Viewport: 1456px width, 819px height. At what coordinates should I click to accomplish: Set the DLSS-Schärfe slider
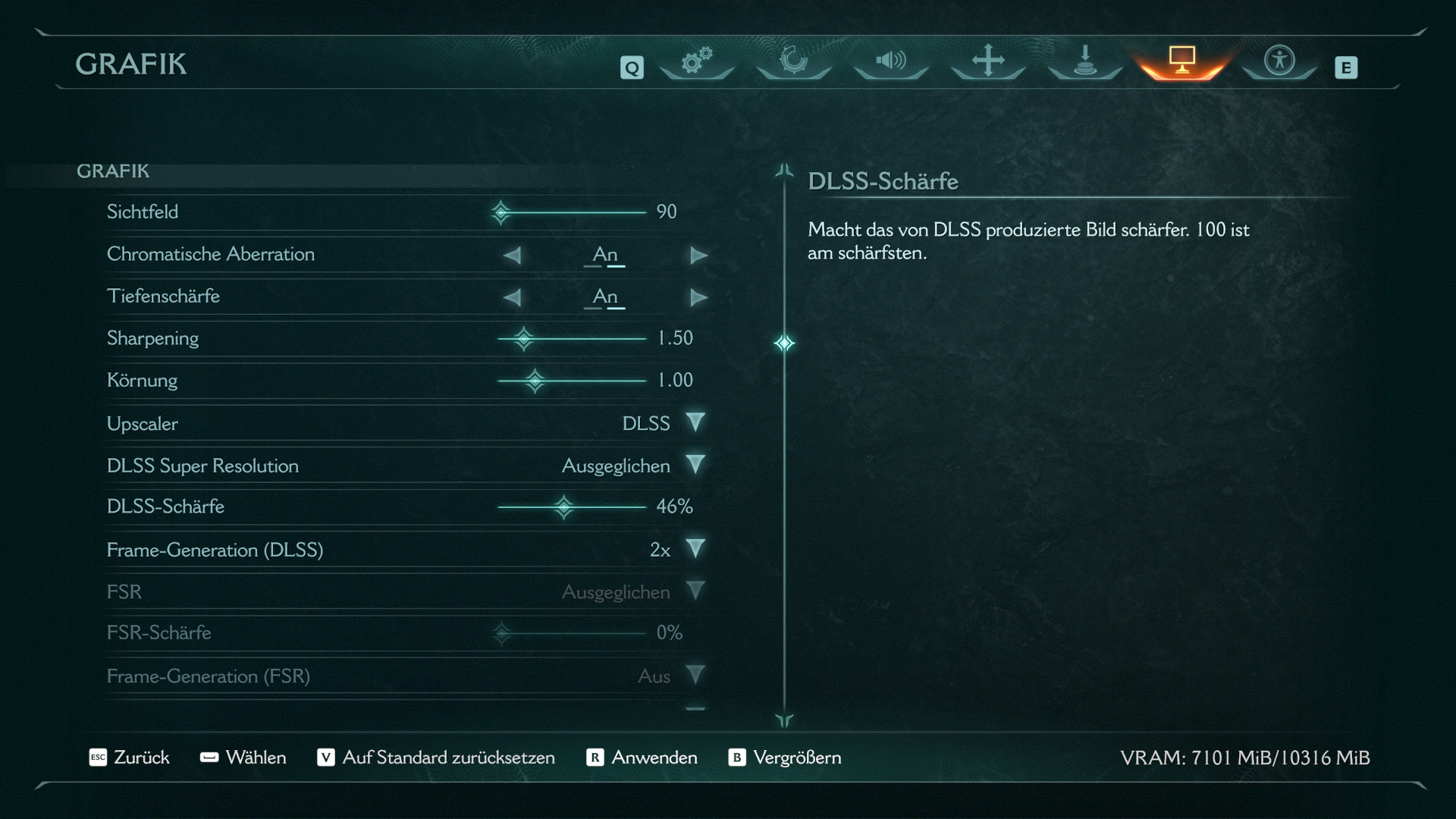coord(563,507)
